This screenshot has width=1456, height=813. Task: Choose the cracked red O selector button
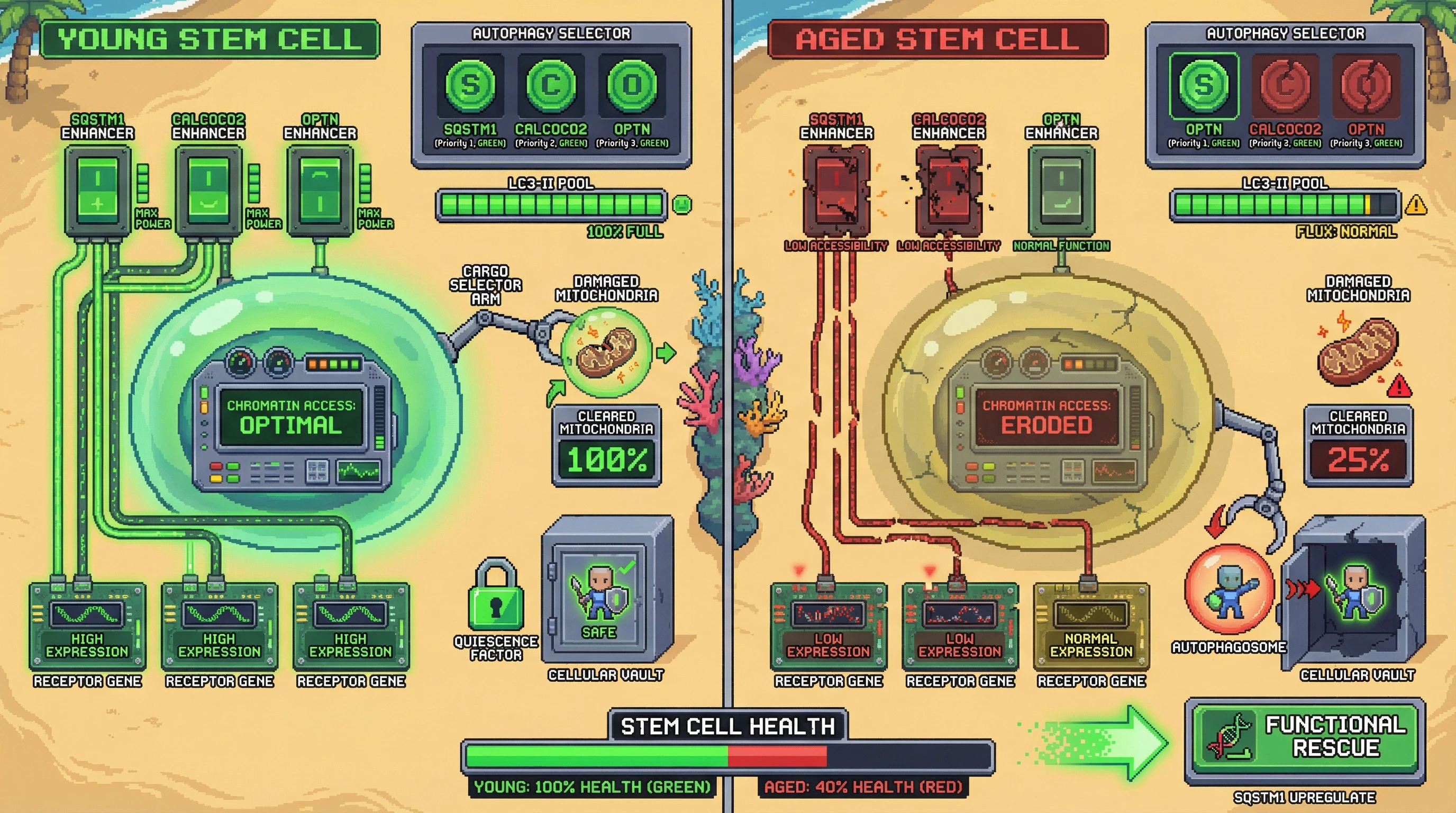[x=1366, y=85]
